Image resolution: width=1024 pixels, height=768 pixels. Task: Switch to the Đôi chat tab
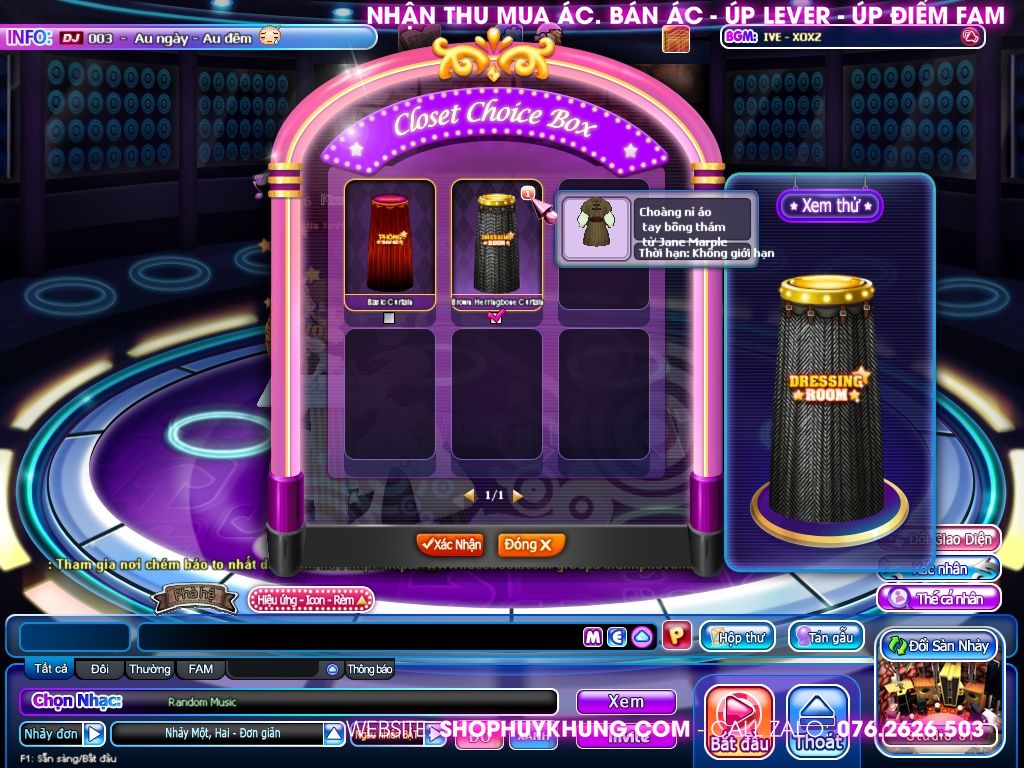click(x=100, y=669)
